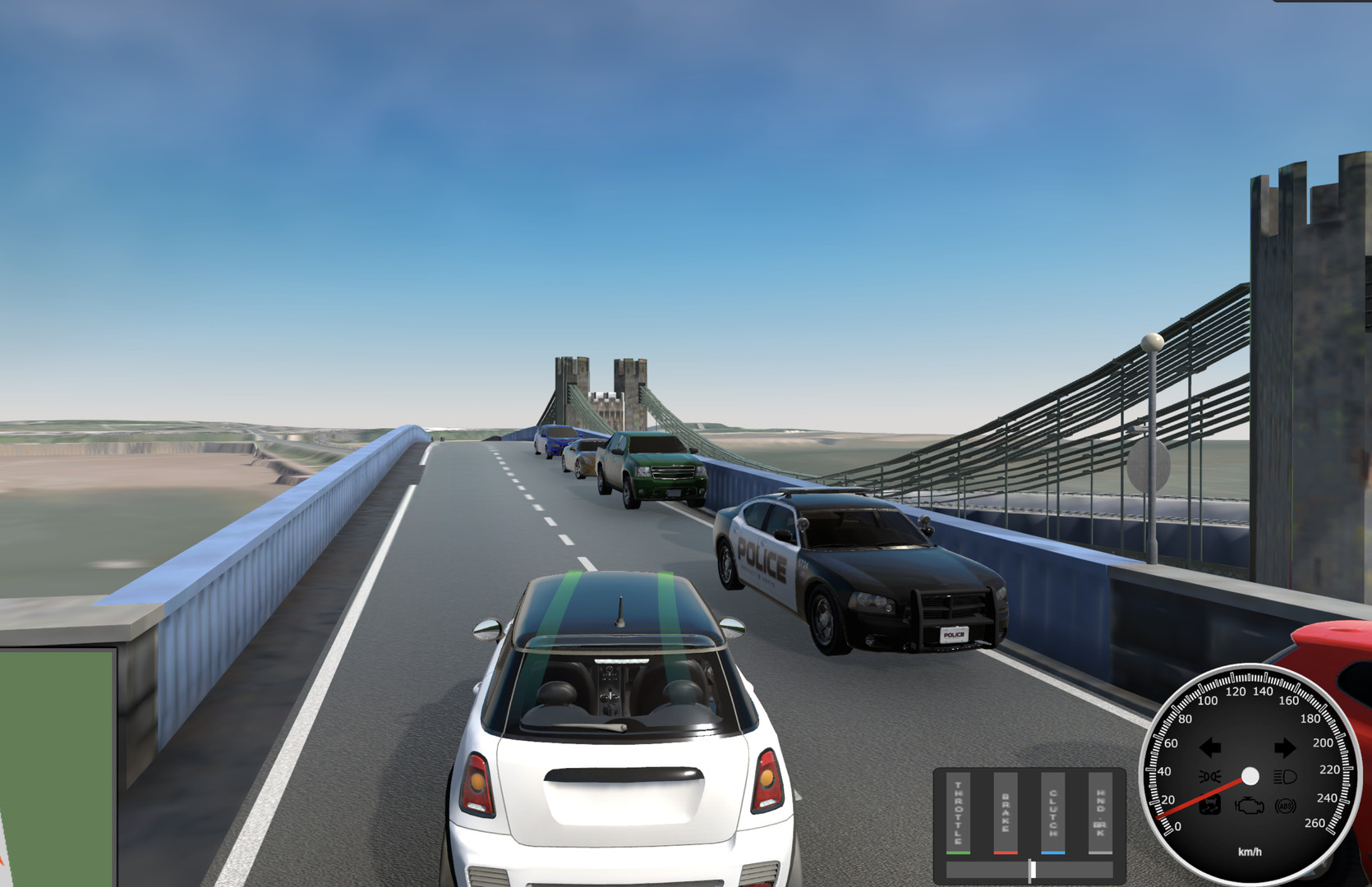Click the ABS indicator icon
The width and height of the screenshot is (1372, 887).
1285,806
